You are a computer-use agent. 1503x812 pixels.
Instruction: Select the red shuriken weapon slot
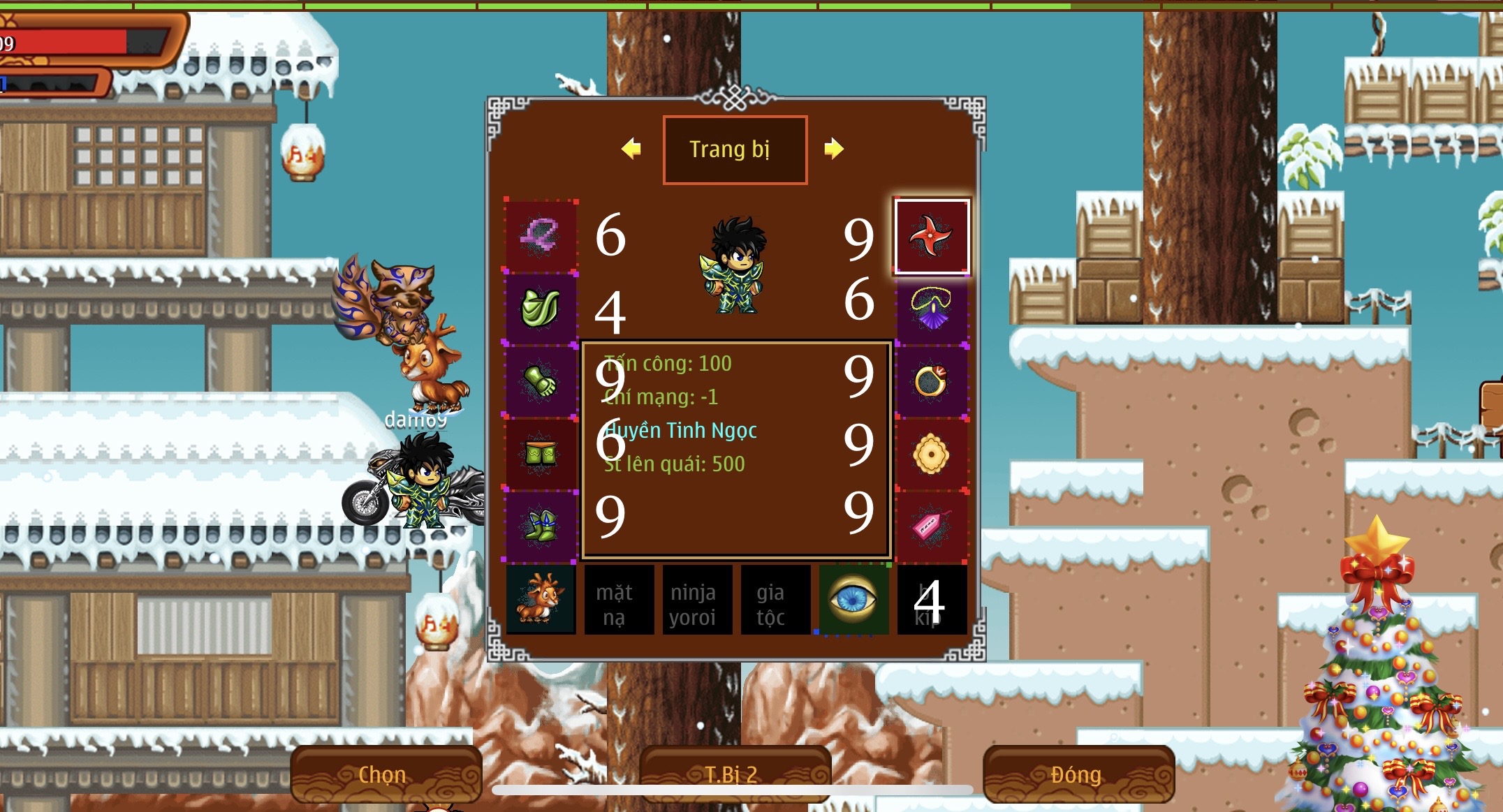coord(932,236)
